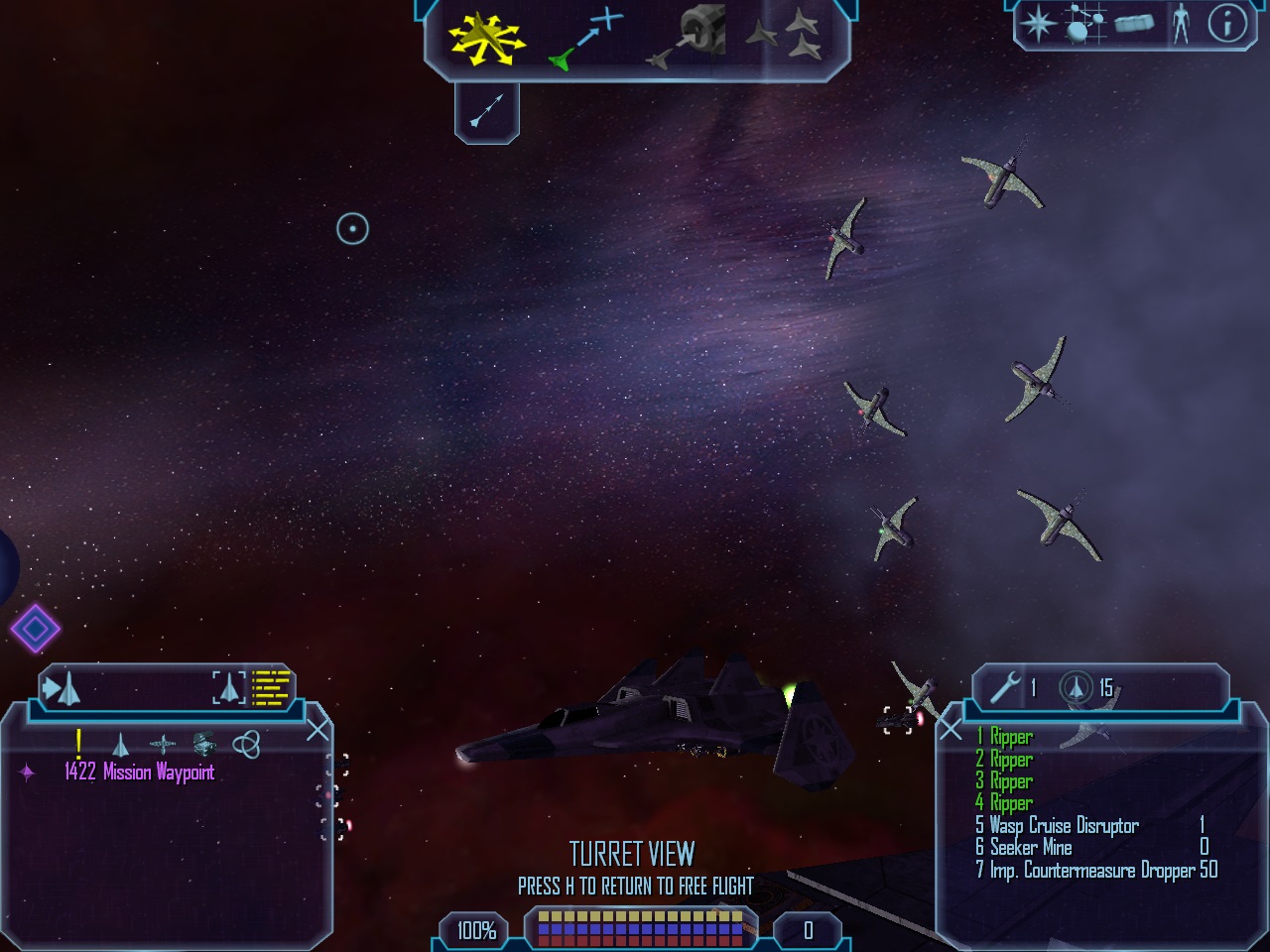
Task: Close the contact list panel
Action: coord(317,731)
